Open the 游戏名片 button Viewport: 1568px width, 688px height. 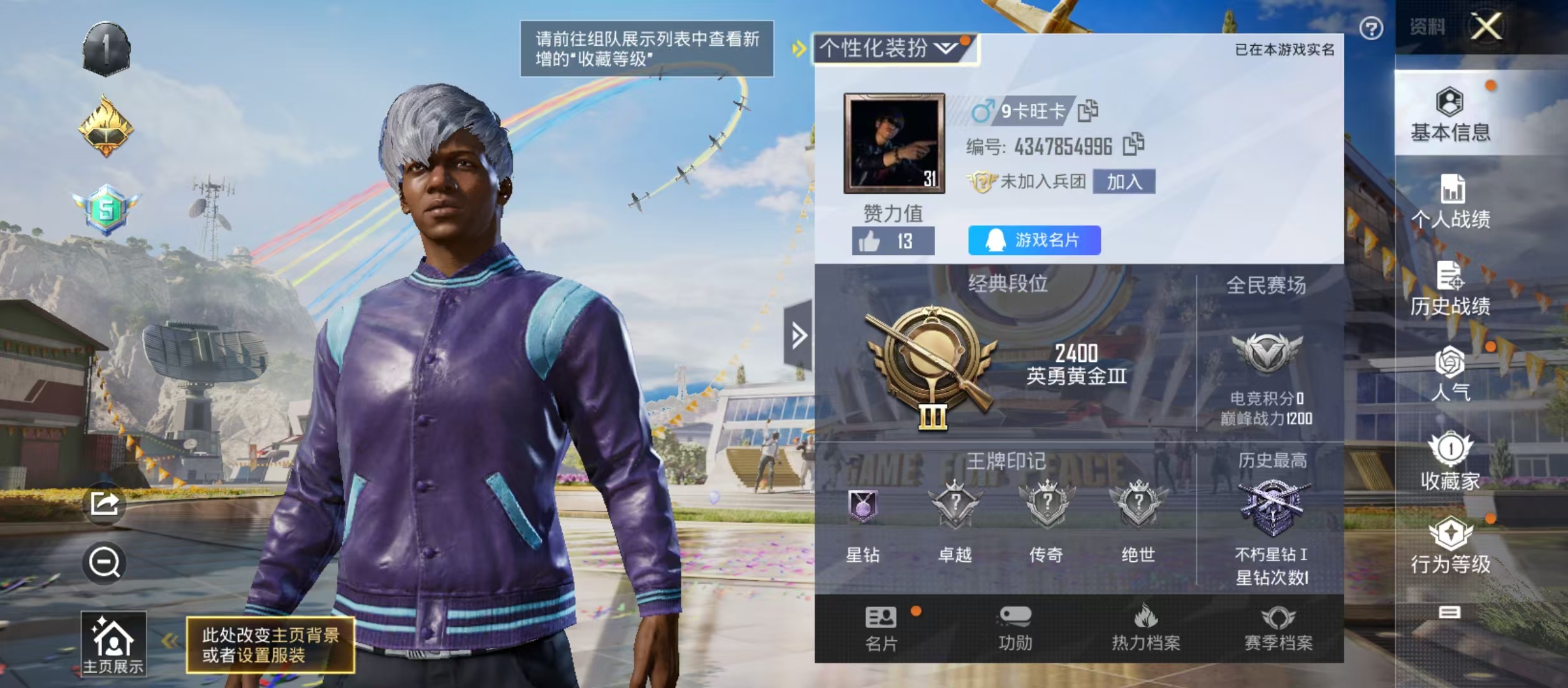click(x=1034, y=240)
